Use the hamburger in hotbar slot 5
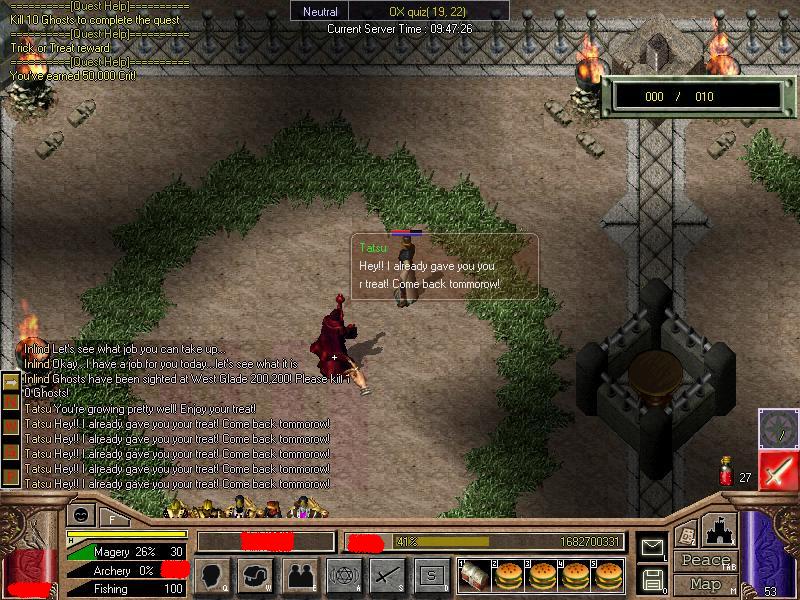The height and width of the screenshot is (600, 800). tap(607, 575)
